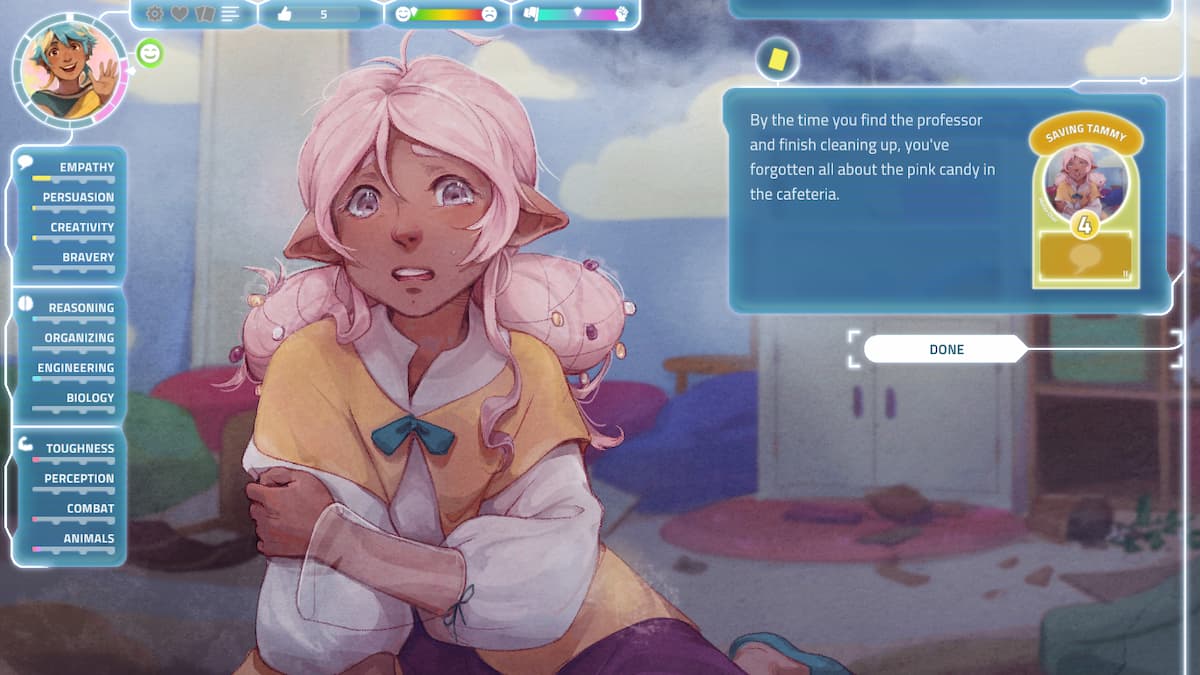The height and width of the screenshot is (675, 1200).
Task: Select the Empathy skill
Action: 86,167
